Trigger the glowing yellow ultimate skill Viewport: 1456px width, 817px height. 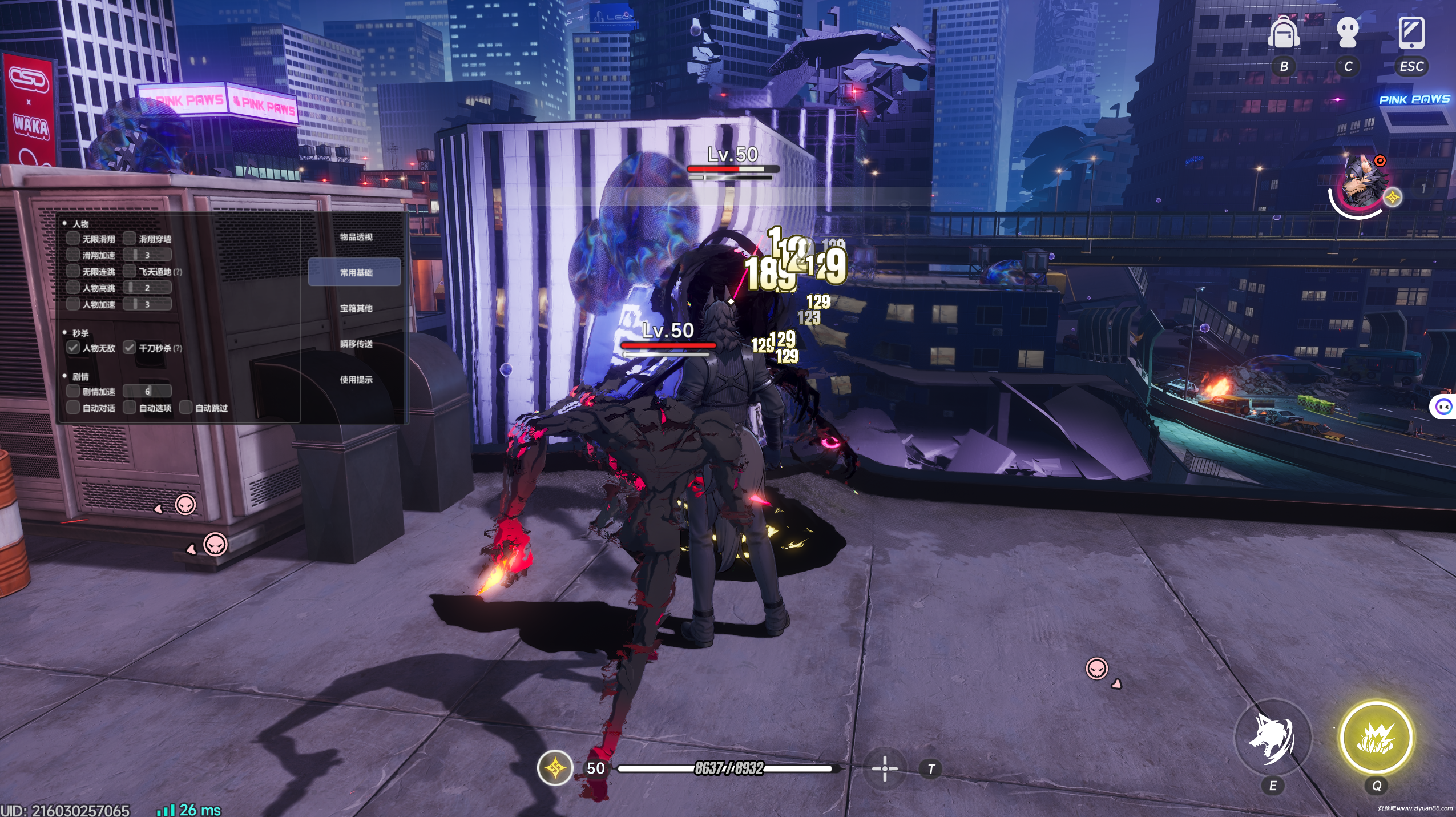click(x=1376, y=738)
